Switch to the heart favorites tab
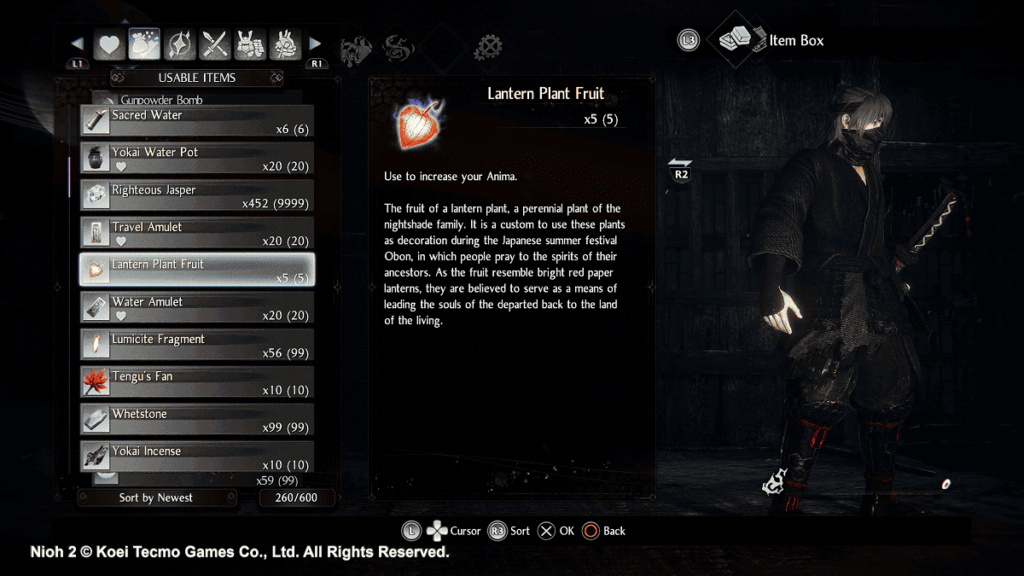 pos(109,44)
